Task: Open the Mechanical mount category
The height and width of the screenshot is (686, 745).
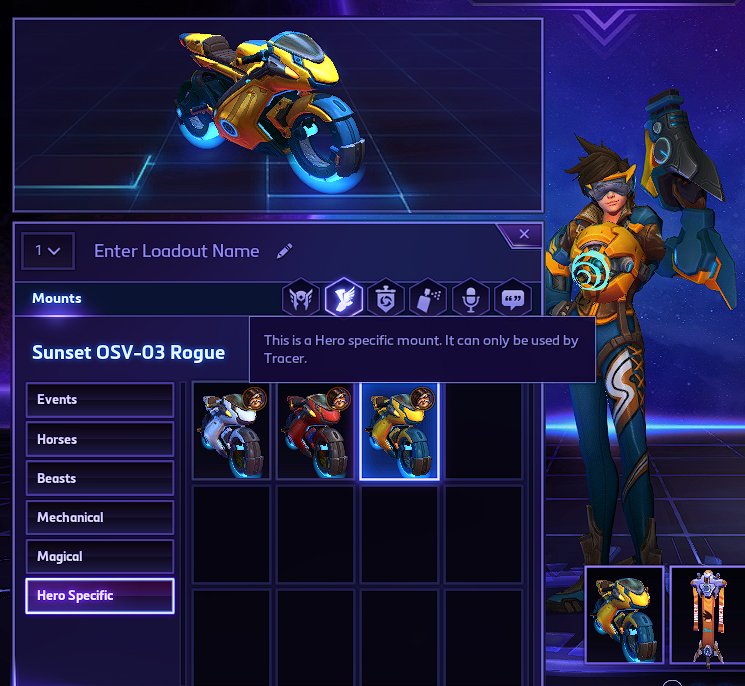Action: point(100,517)
